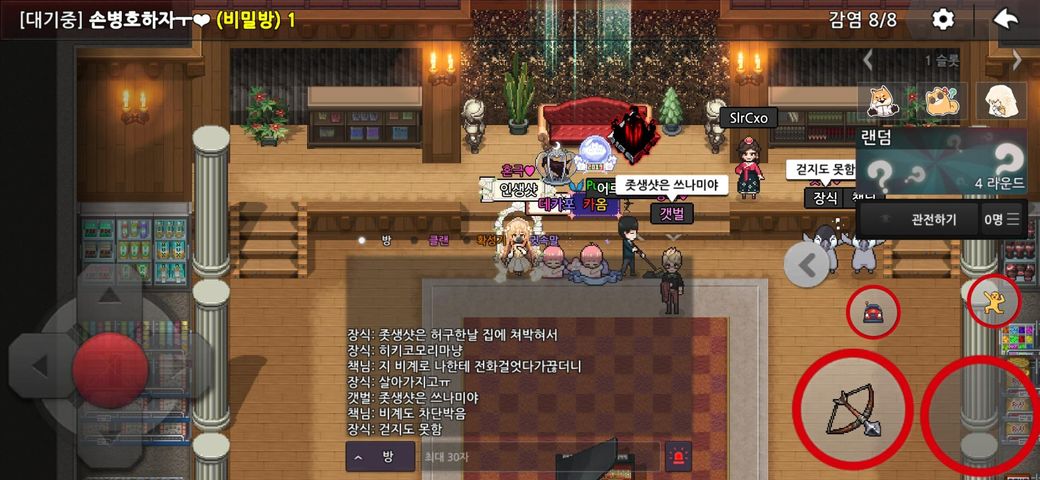Viewport: 1040px width, 480px height.
Task: Tap the empty red-ringed action button
Action: pos(981,410)
